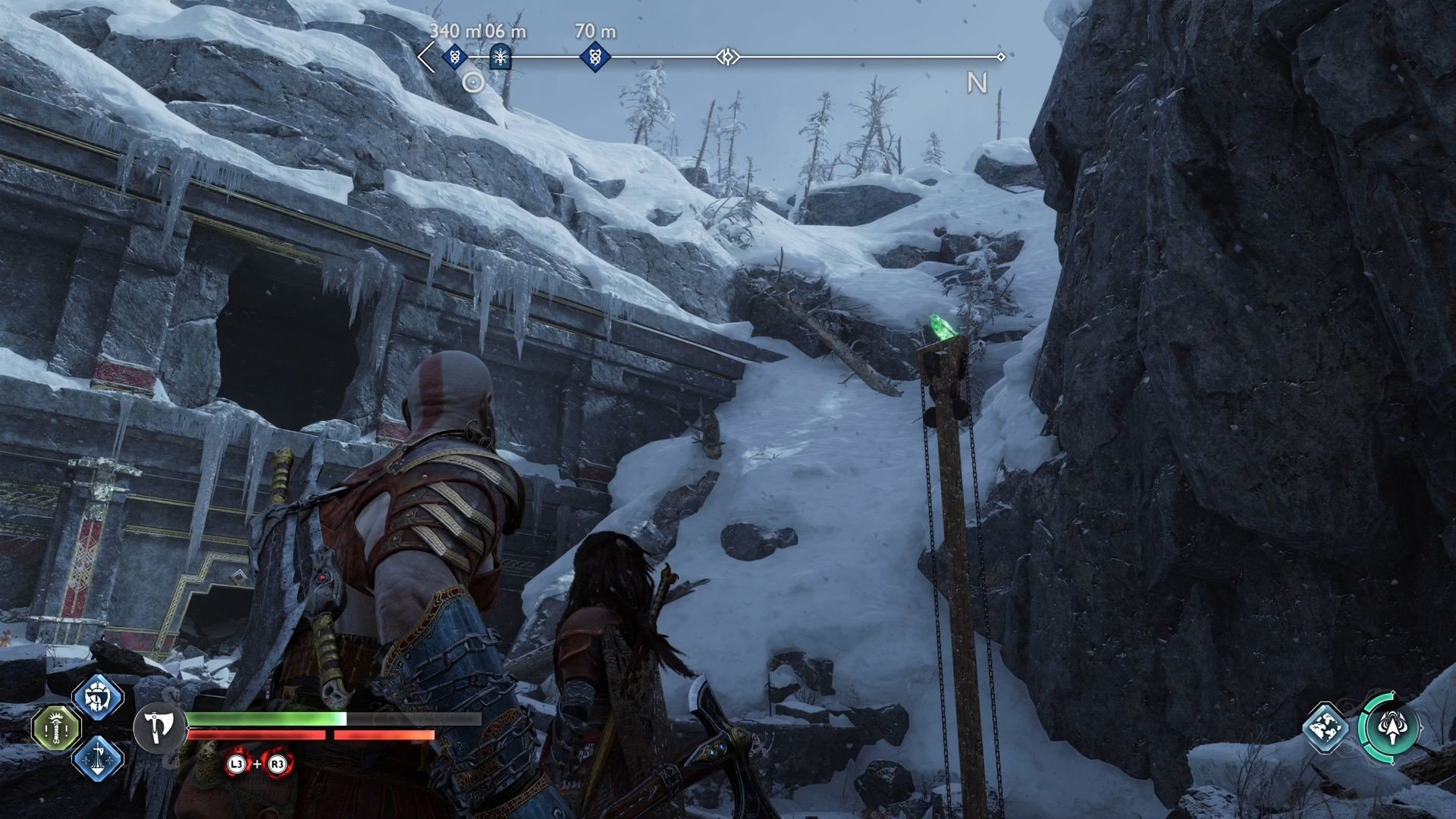This screenshot has height=819, width=1456.
Task: Click the compass left arrow
Action: 426,57
